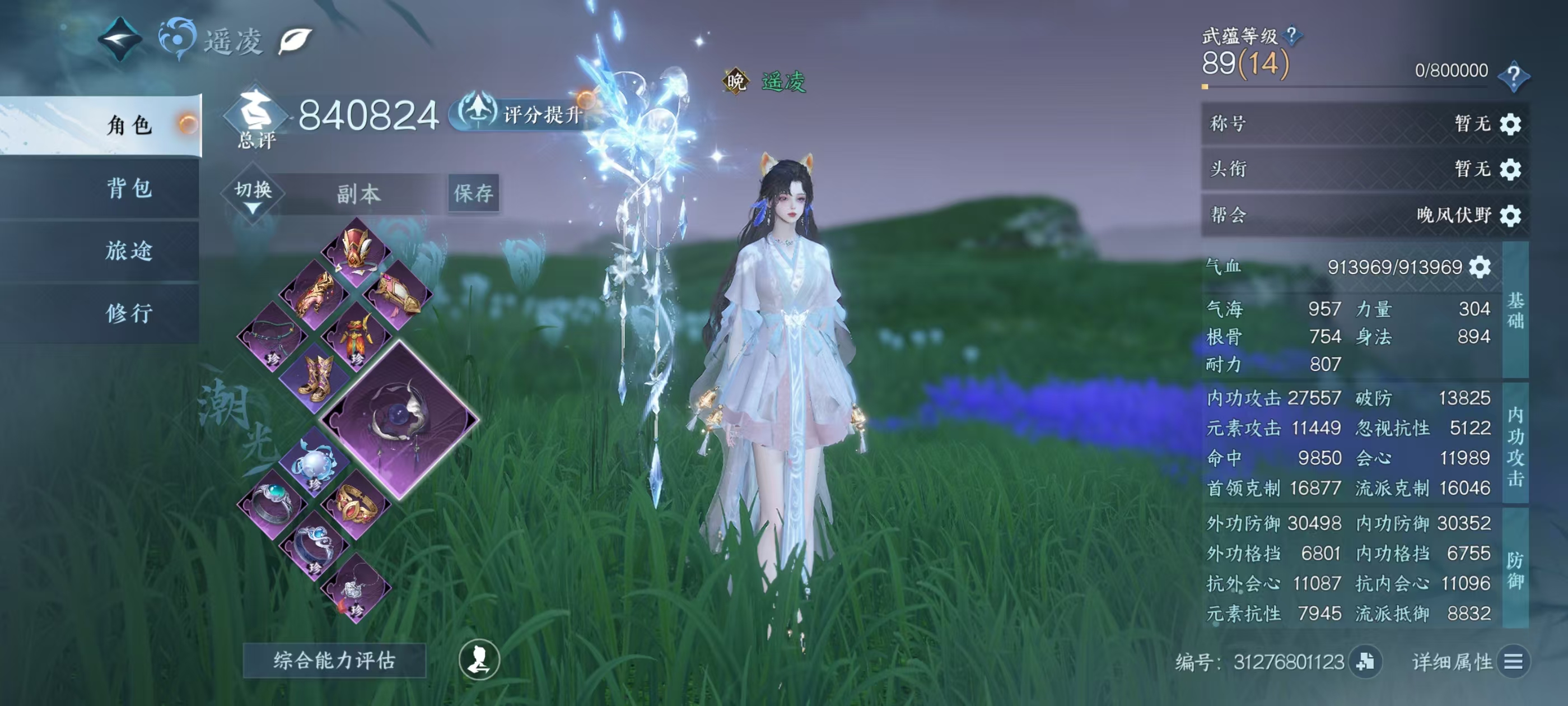
Task: Click the 气血 settings gear
Action: click(1480, 267)
